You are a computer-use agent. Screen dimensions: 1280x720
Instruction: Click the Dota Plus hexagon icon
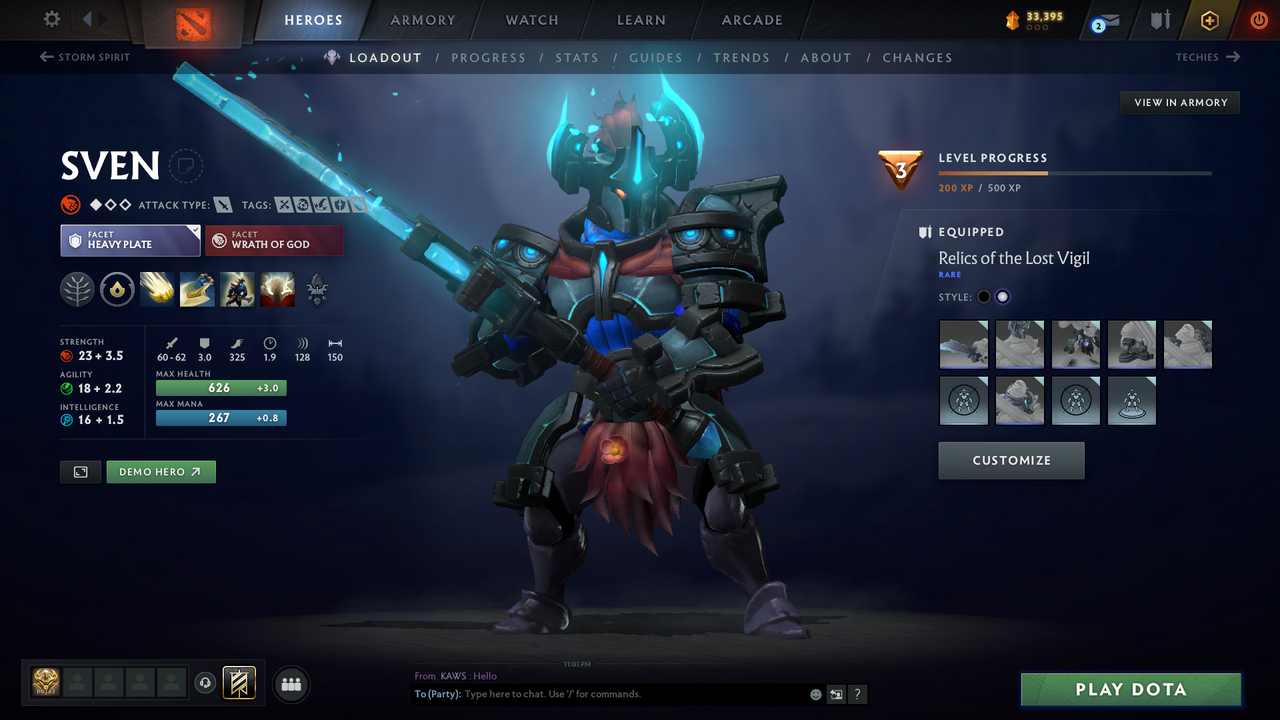click(1209, 20)
